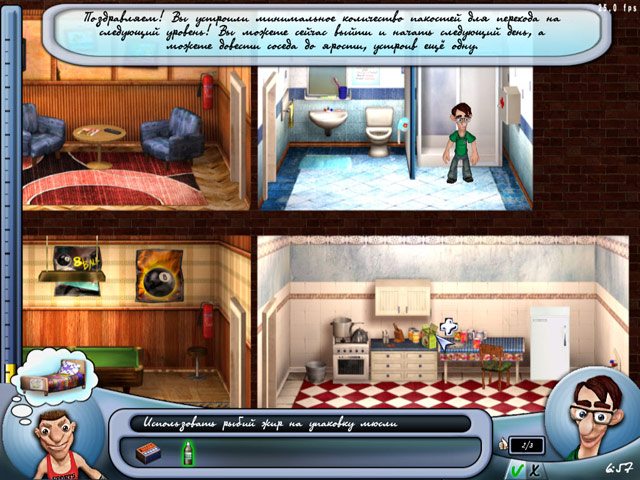
Task: Select the matchbox item in inventory
Action: tap(146, 453)
